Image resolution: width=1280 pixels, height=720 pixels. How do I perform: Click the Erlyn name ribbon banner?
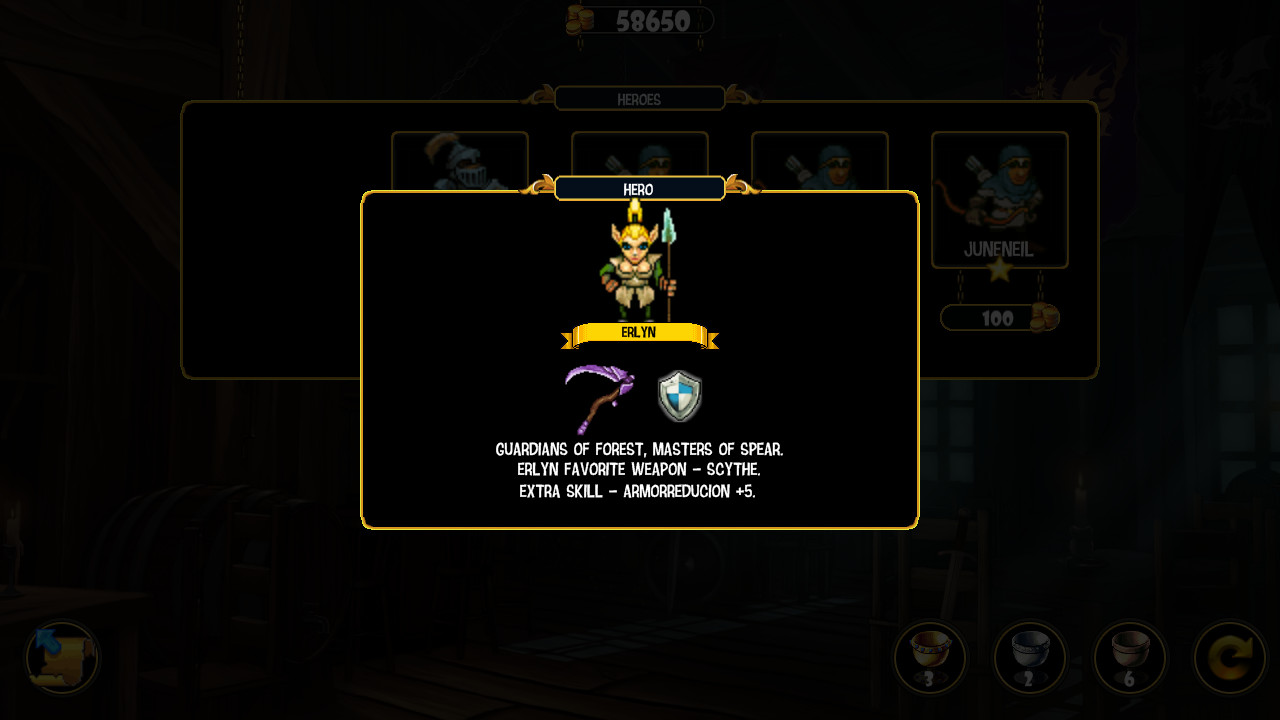[x=641, y=334]
